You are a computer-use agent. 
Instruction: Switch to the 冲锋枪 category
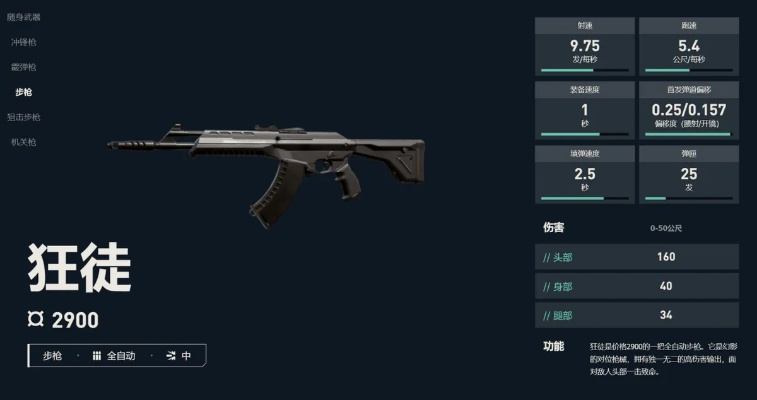click(24, 43)
